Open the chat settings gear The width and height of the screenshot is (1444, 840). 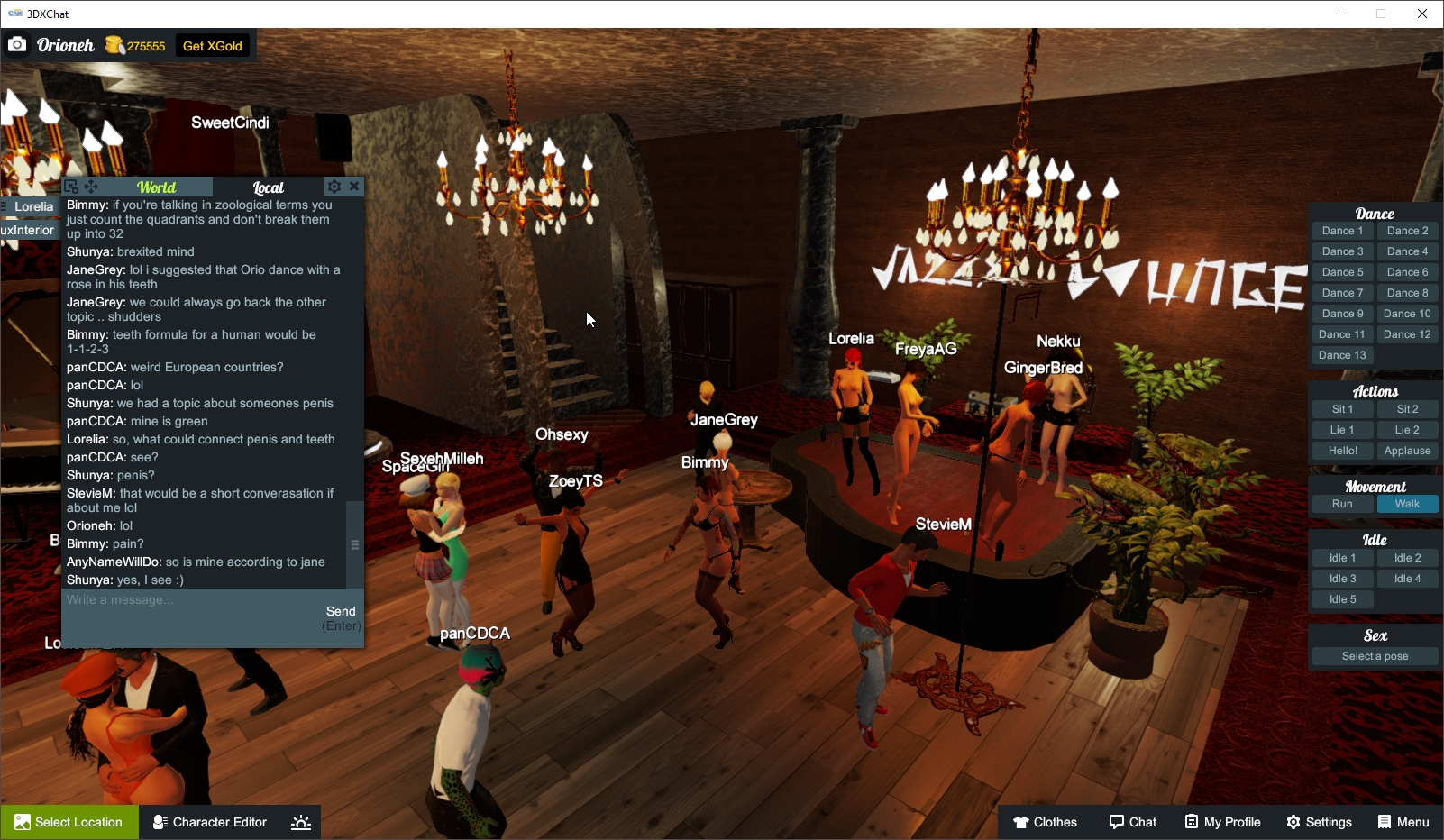[334, 186]
